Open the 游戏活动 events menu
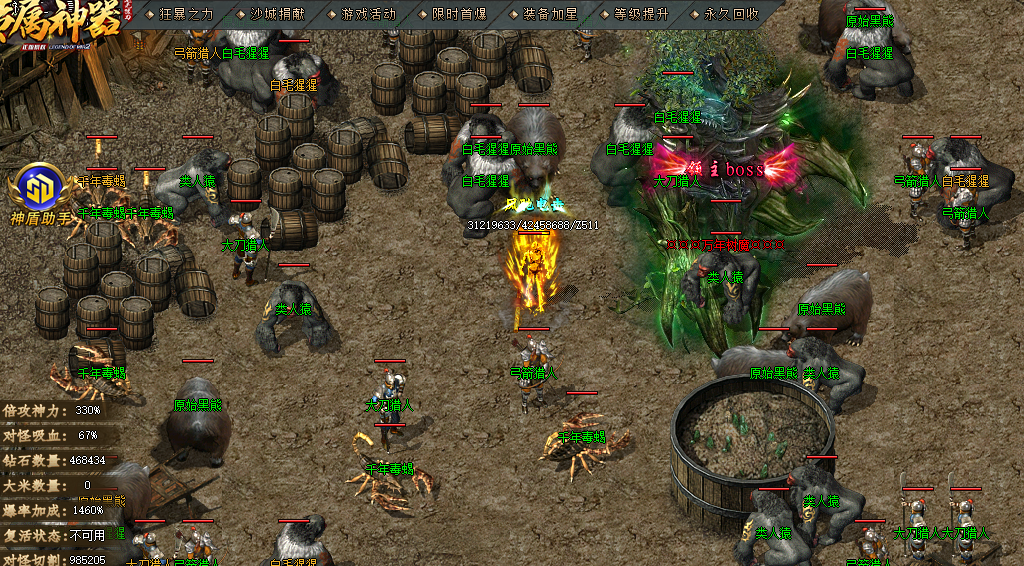Screen dimensions: 1024x566 point(368,14)
